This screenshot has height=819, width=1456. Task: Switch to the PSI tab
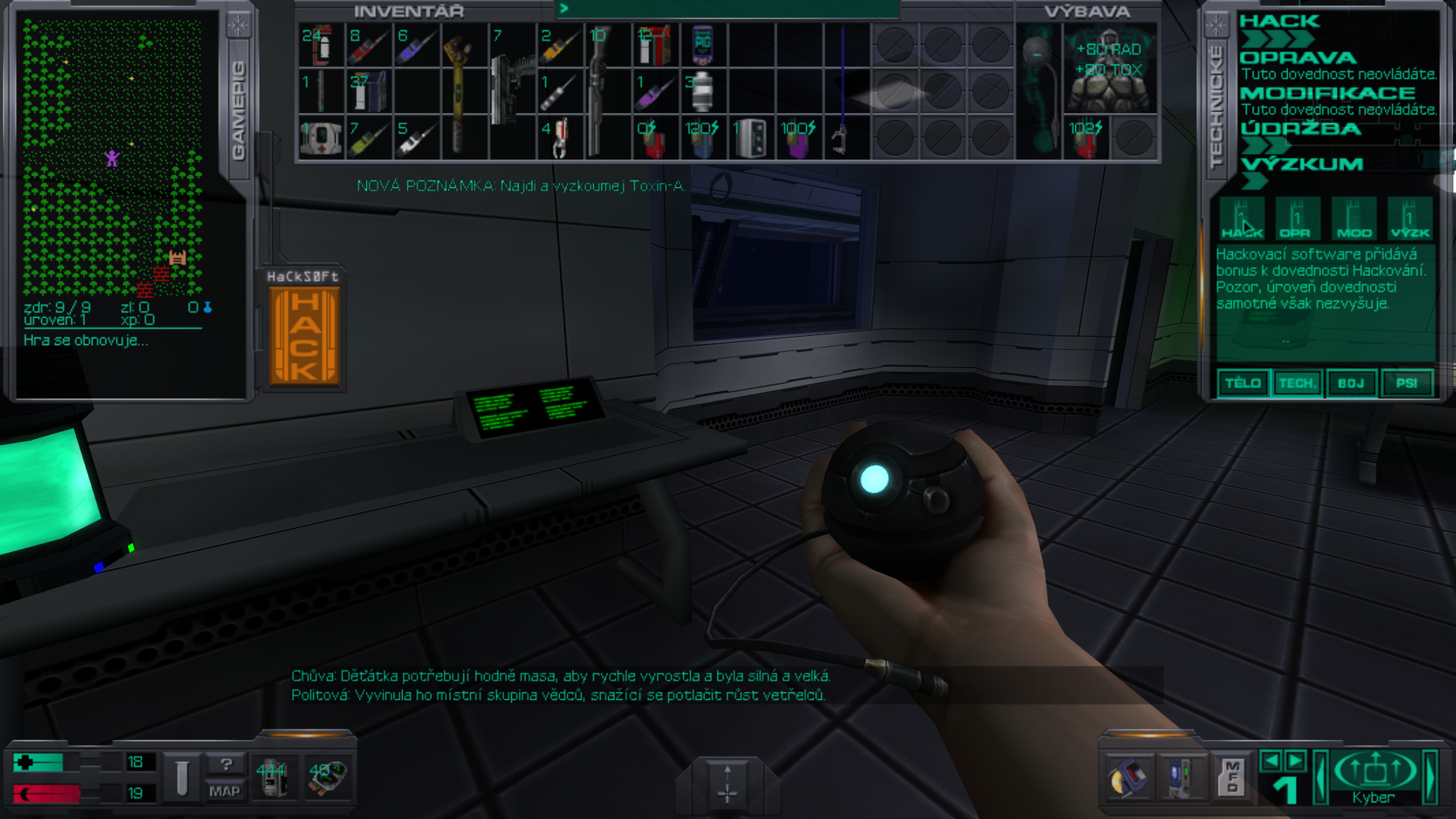click(1407, 383)
